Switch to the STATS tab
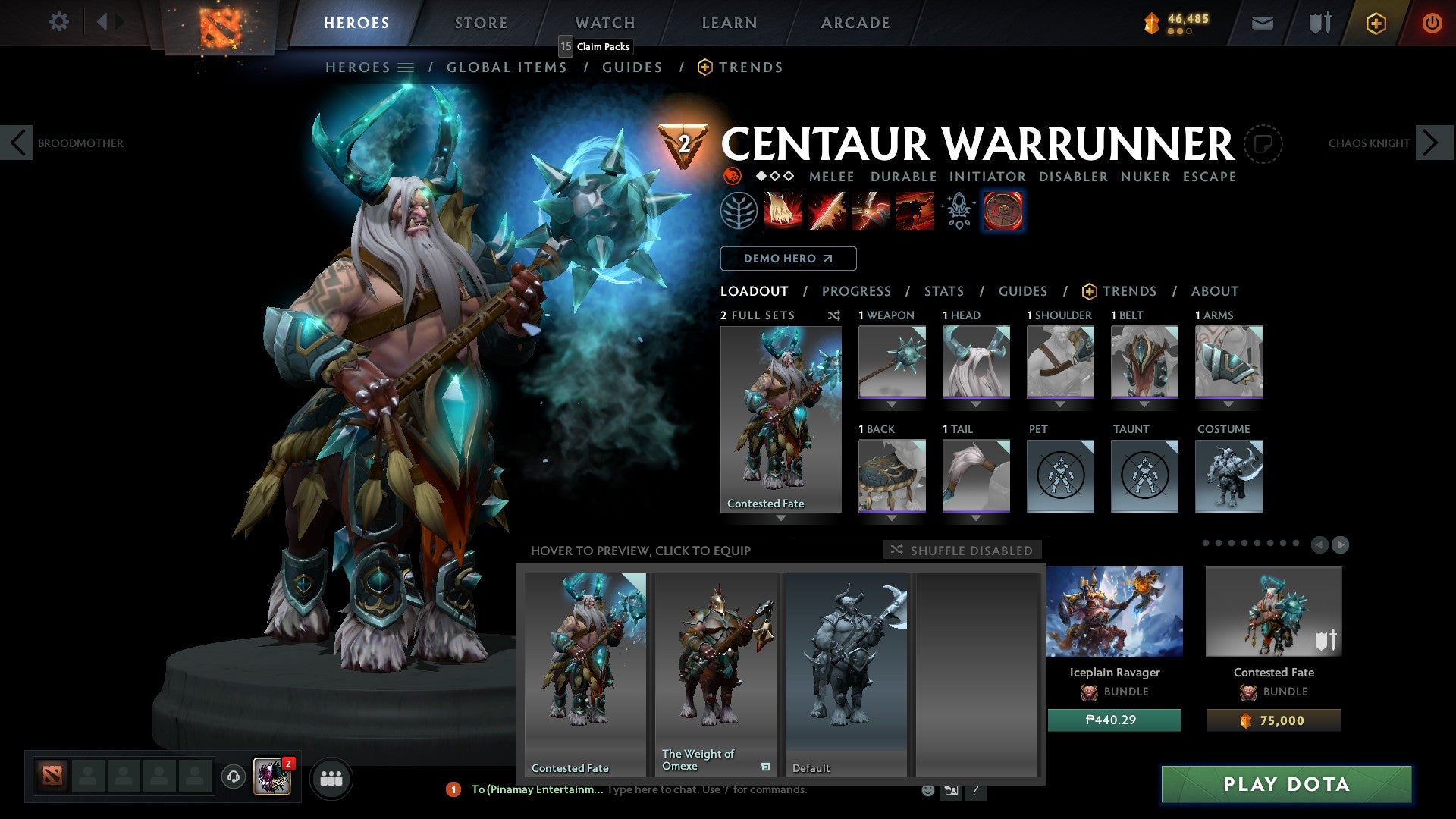Viewport: 1456px width, 819px height. (943, 291)
